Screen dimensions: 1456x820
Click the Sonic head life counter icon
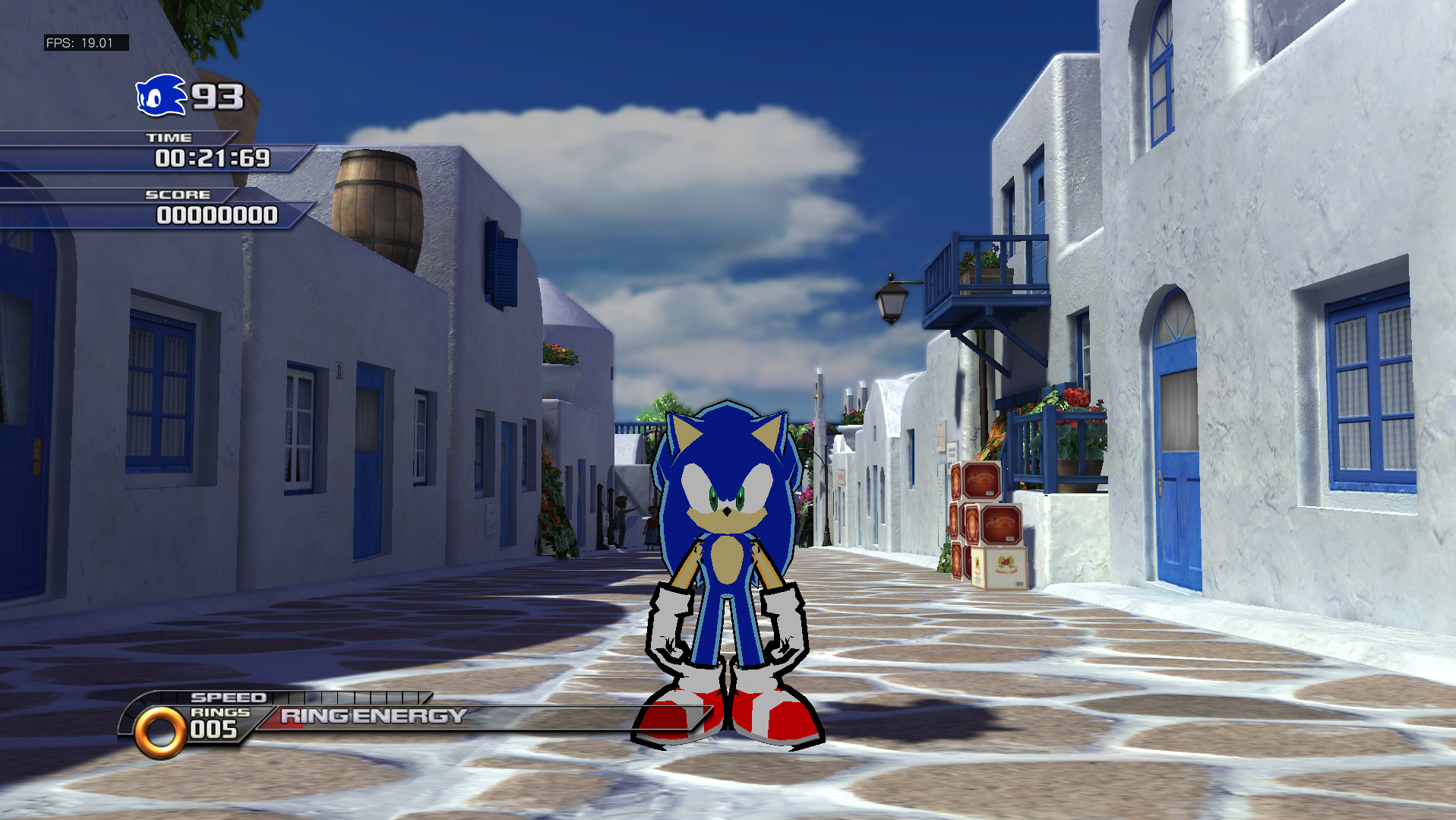click(162, 94)
